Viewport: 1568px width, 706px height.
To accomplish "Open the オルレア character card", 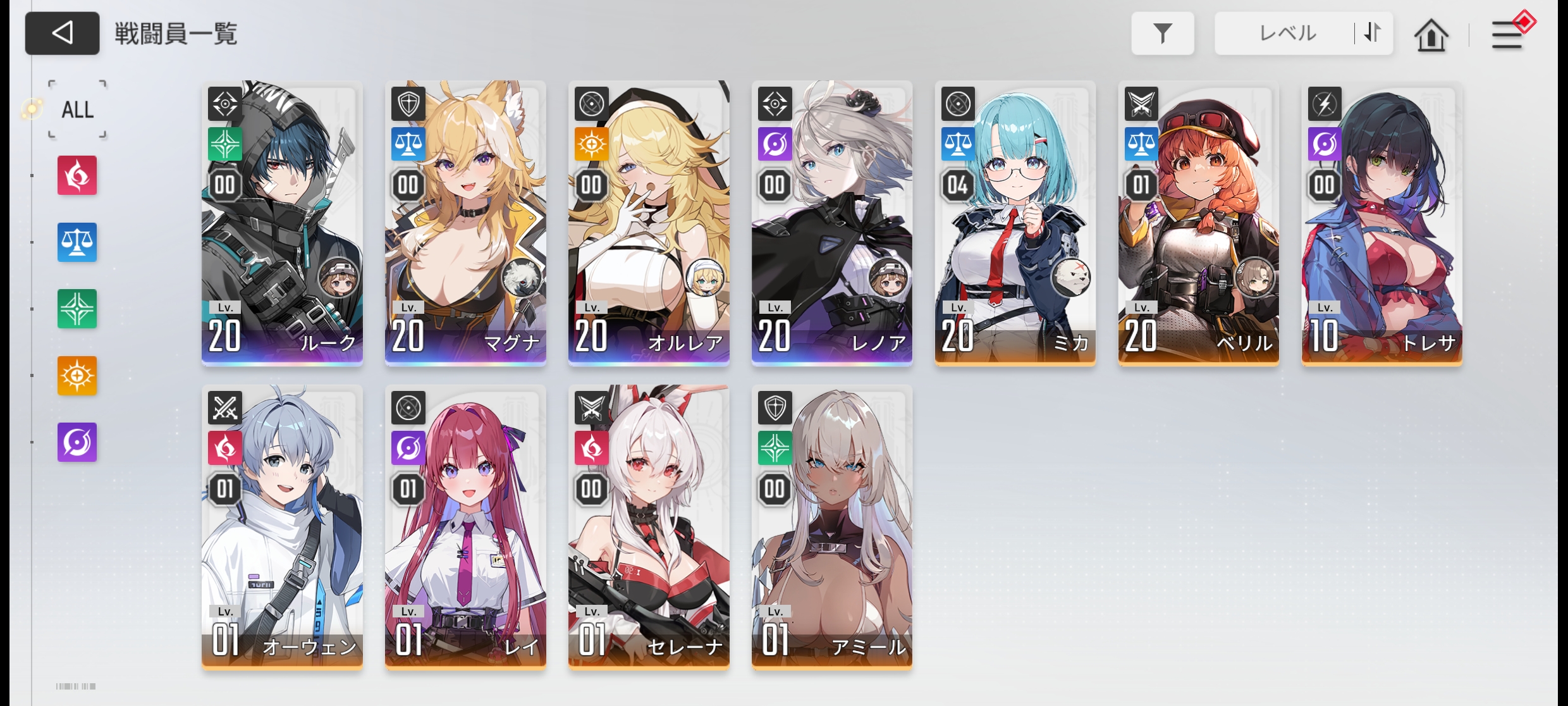I will pyautogui.click(x=649, y=223).
